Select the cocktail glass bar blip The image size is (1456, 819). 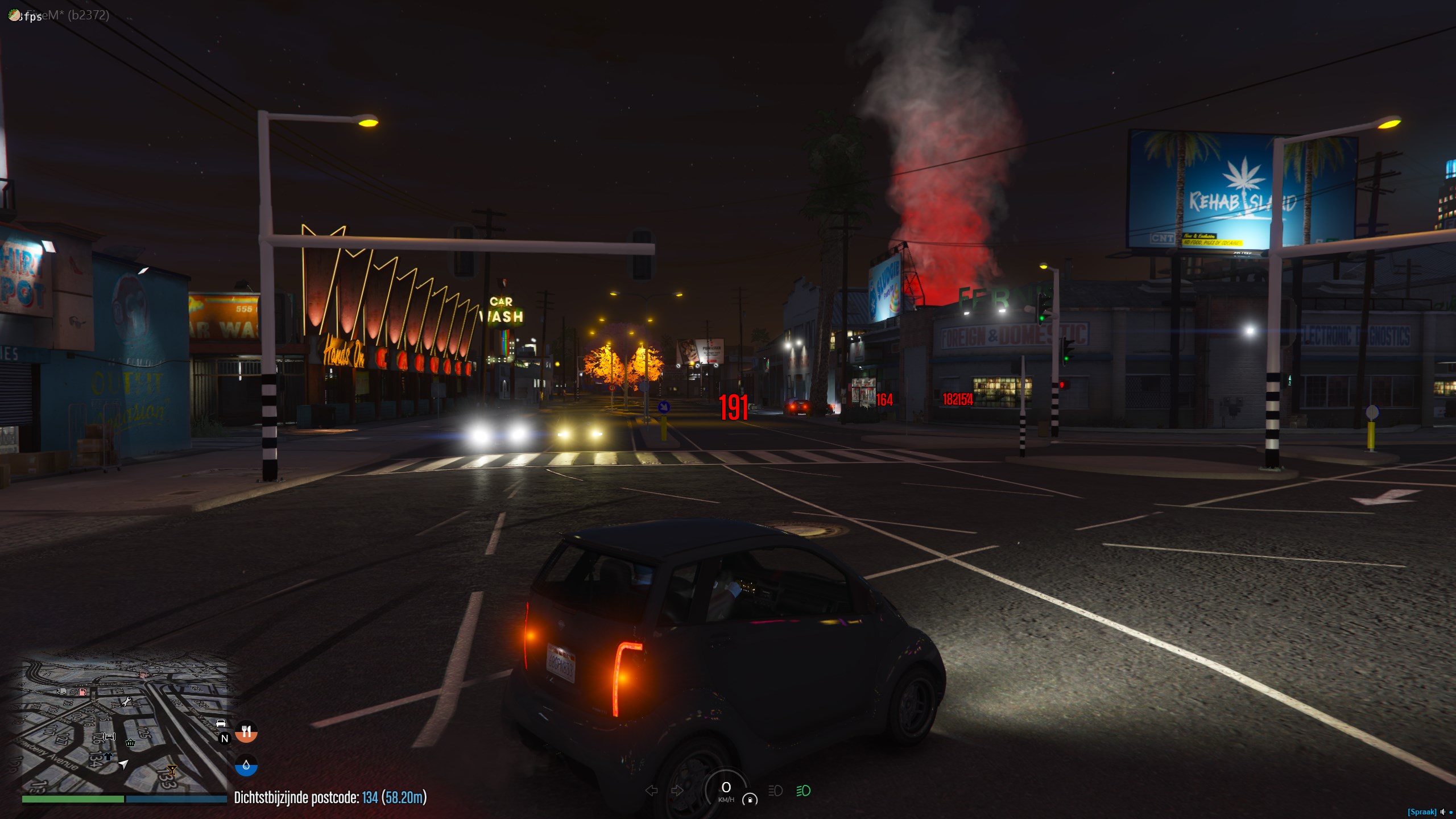click(172, 770)
